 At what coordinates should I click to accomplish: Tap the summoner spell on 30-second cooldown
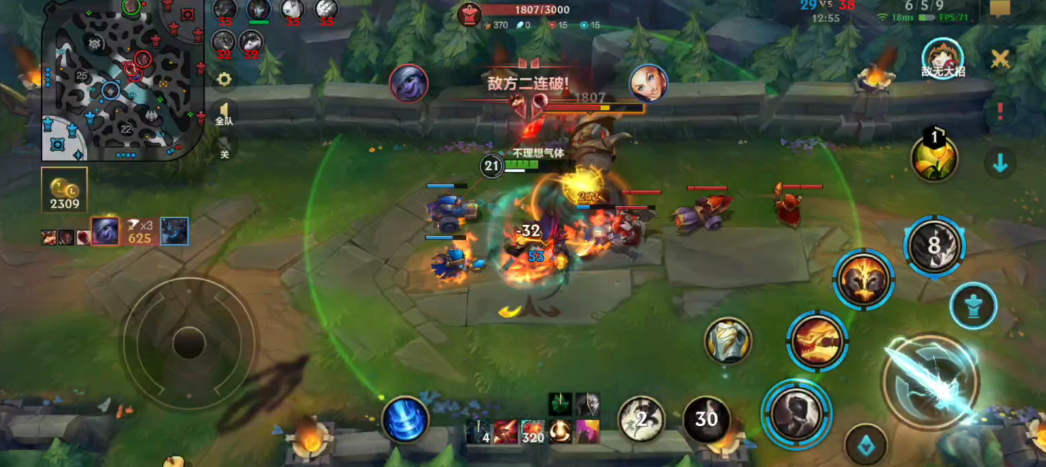coord(706,420)
